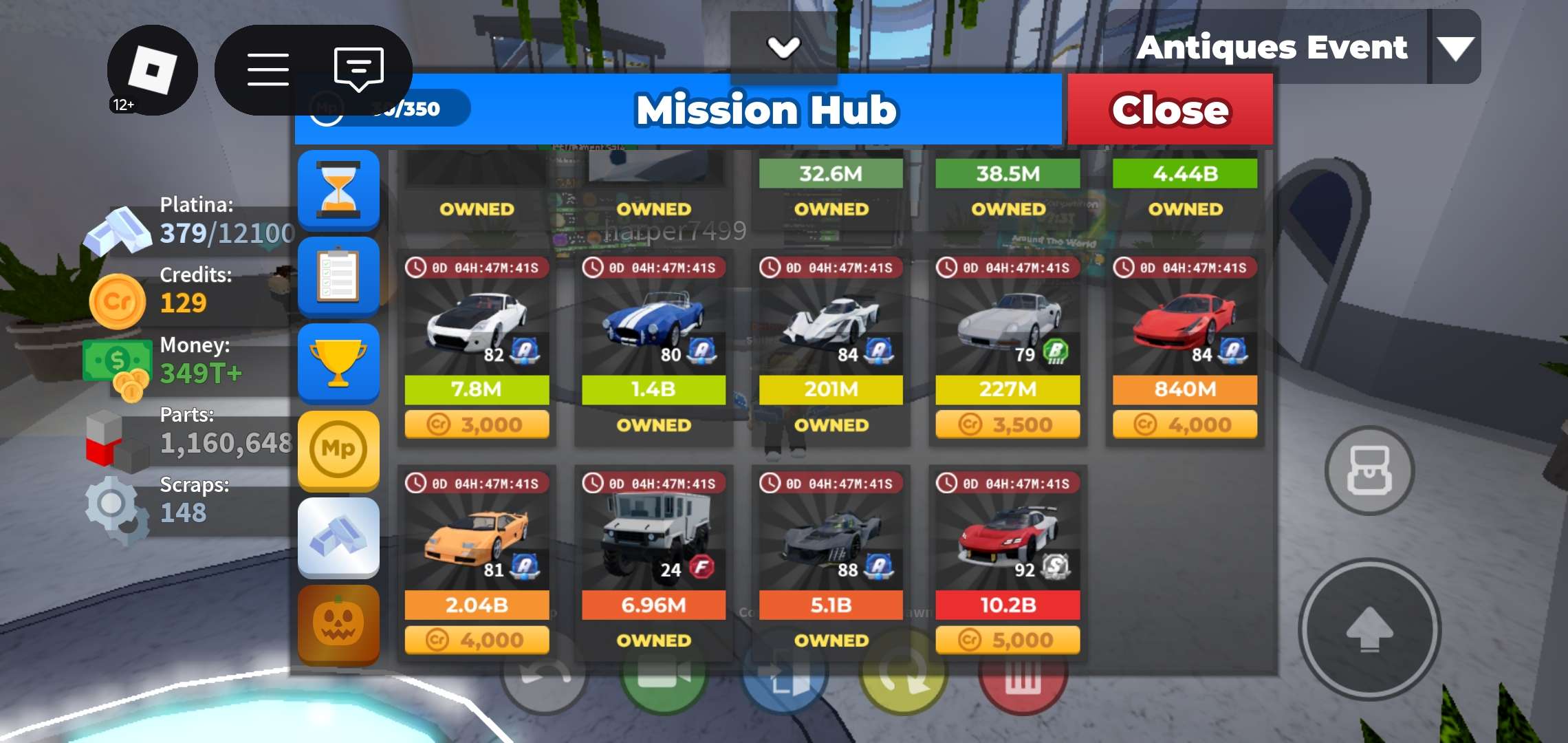Switch to the Mp coin tab
Image resolution: width=1568 pixels, height=743 pixels.
pyautogui.click(x=338, y=450)
